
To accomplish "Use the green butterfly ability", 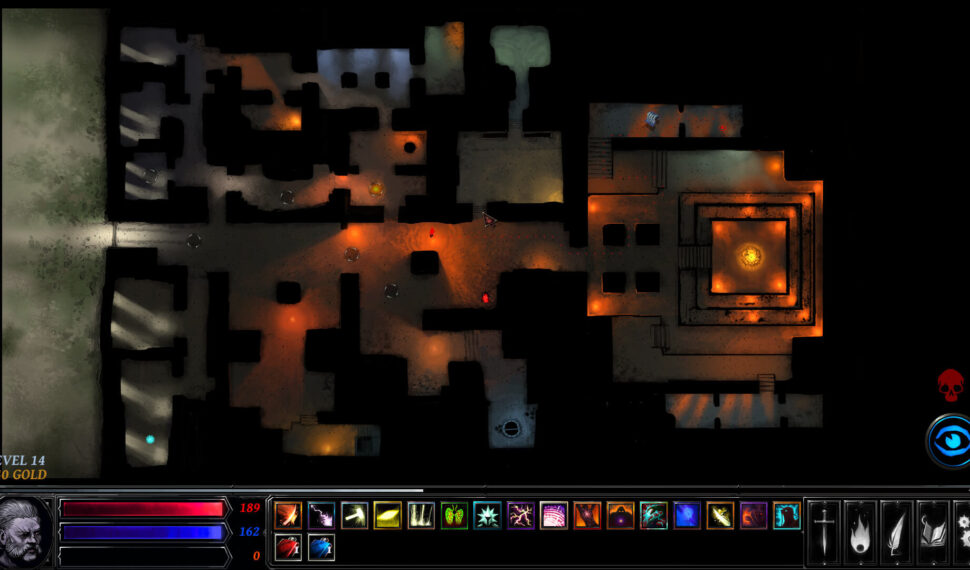I will coord(454,515).
